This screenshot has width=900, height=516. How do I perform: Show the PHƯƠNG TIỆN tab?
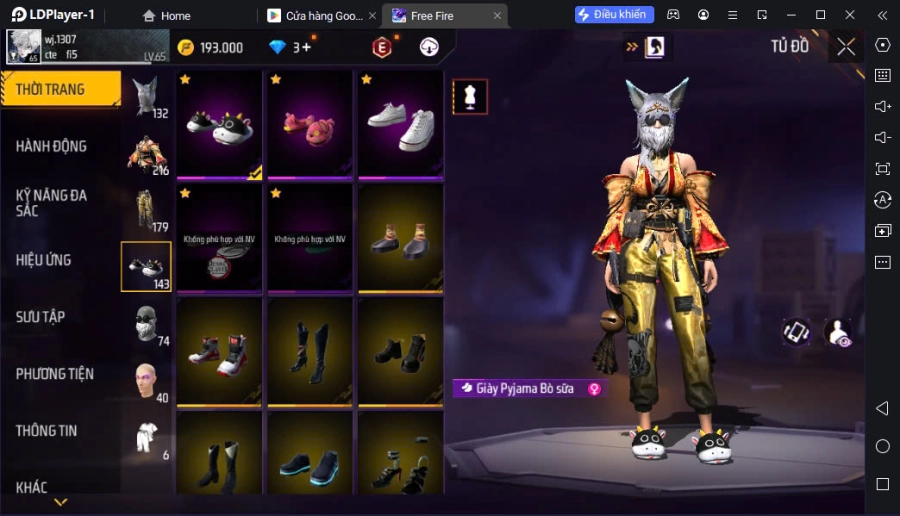(x=55, y=374)
